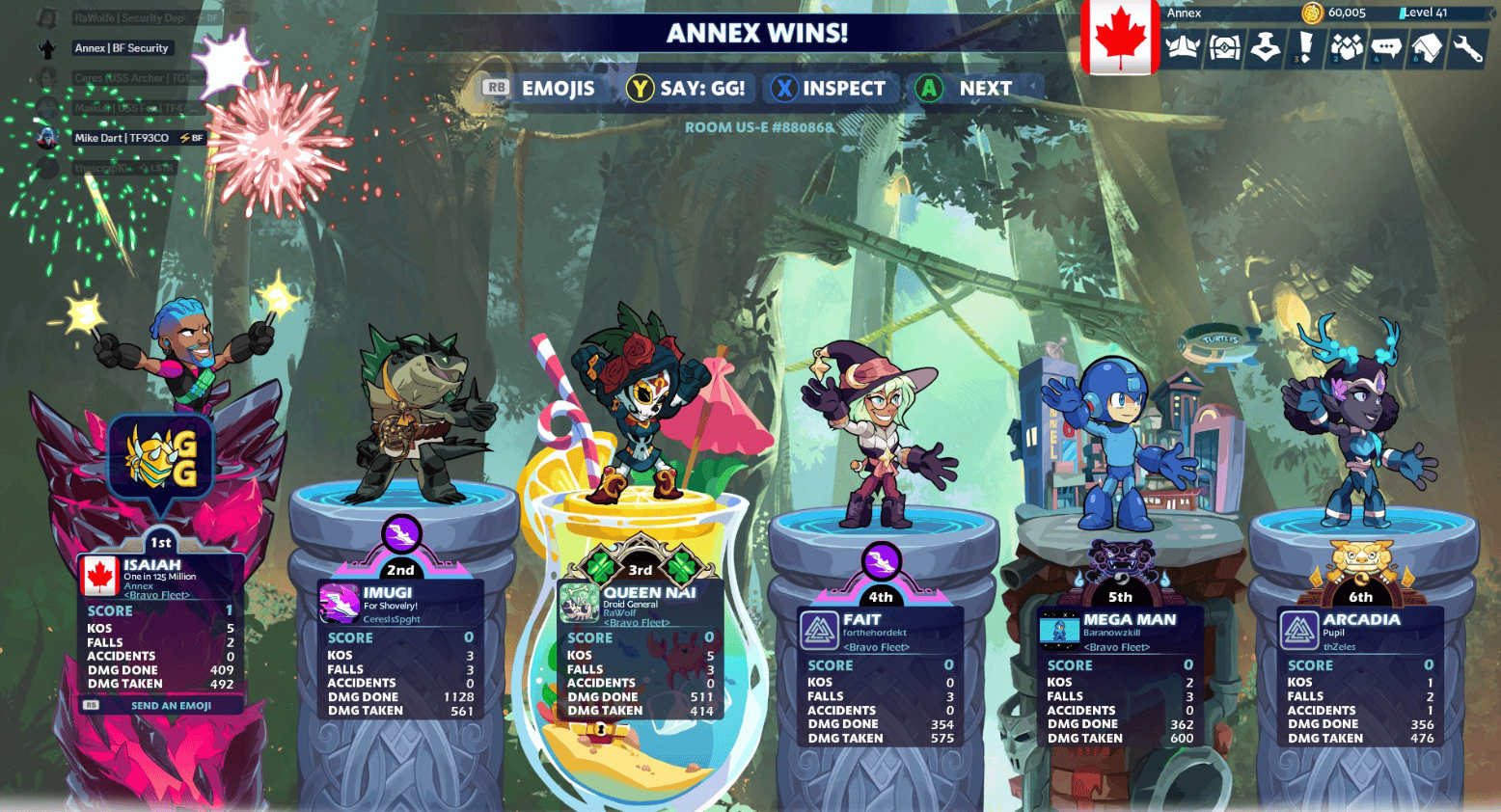Screen dimensions: 1501x812
Task: Open the viking helmet menu icon
Action: (1183, 47)
